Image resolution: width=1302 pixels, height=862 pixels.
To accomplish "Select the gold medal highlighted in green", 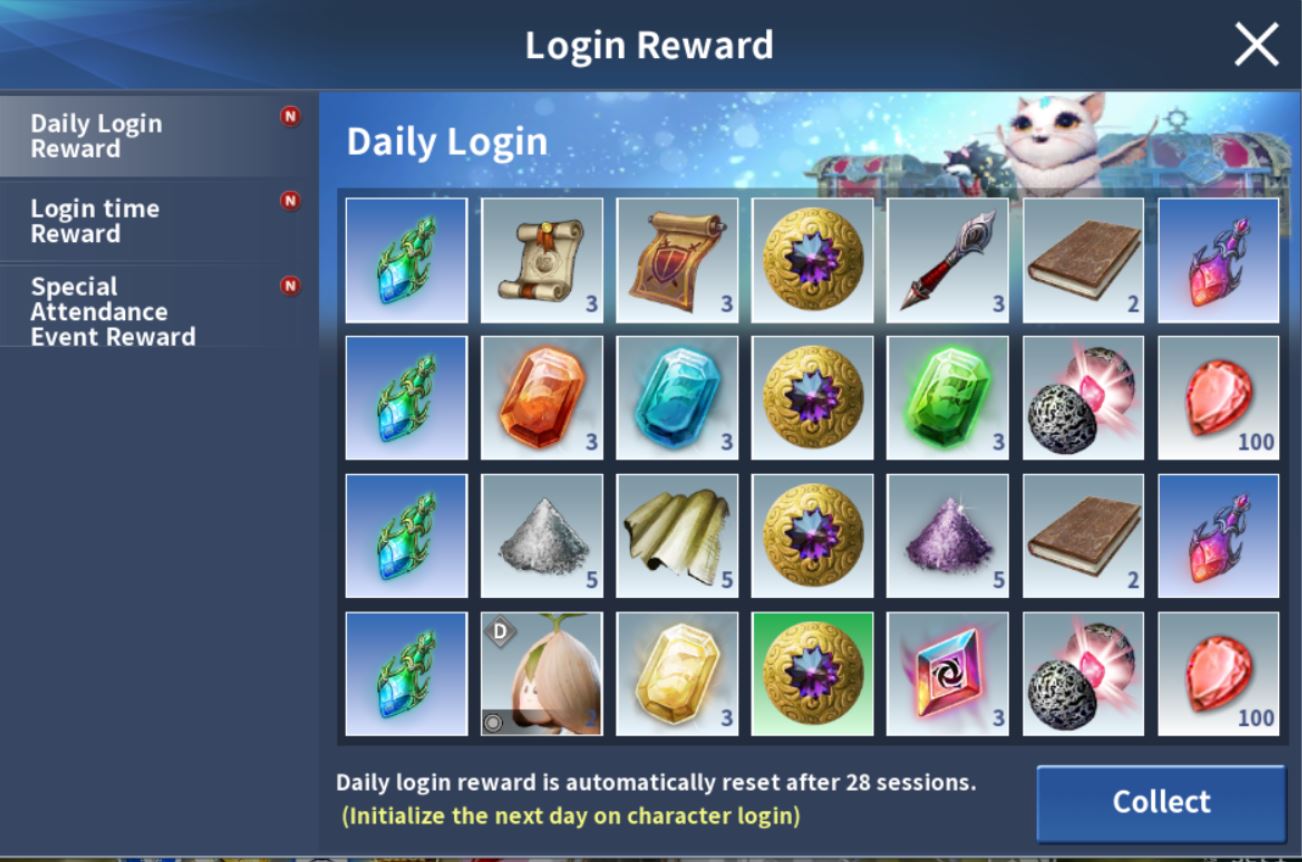I will pyautogui.click(x=811, y=672).
